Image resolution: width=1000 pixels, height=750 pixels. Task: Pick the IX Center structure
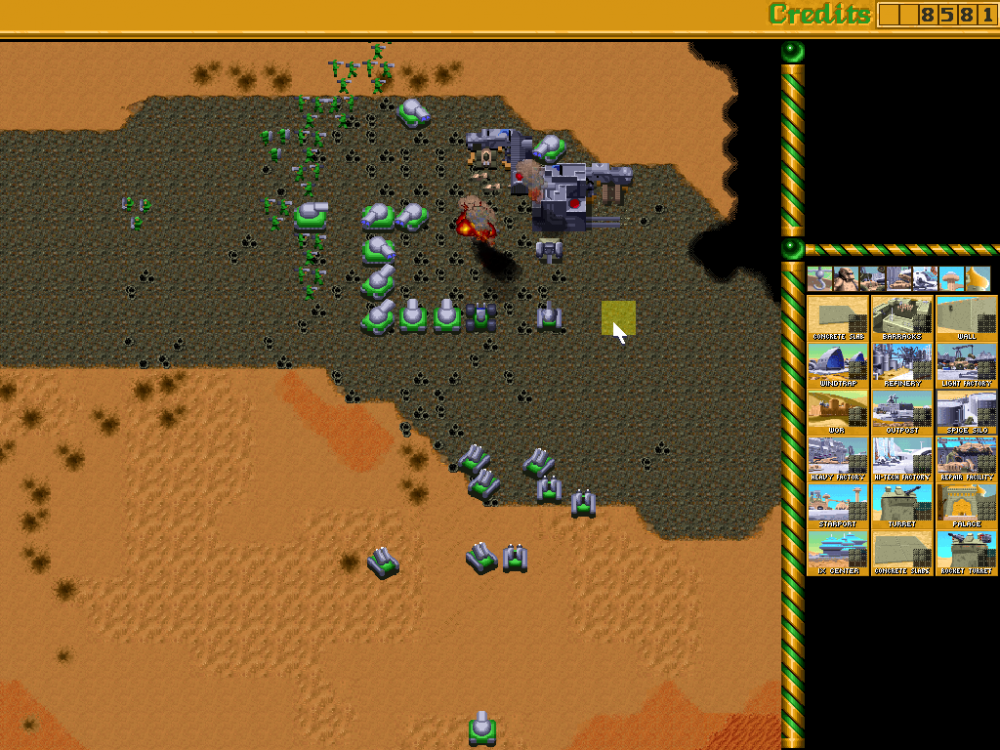click(x=838, y=553)
